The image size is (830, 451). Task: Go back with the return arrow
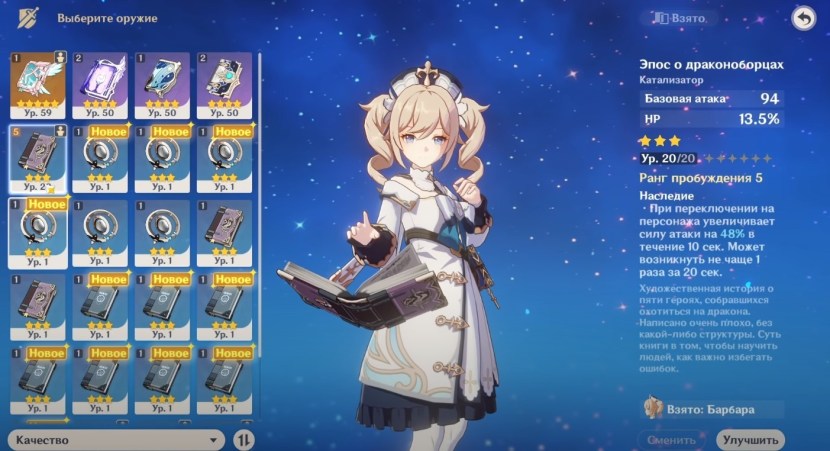tap(802, 18)
